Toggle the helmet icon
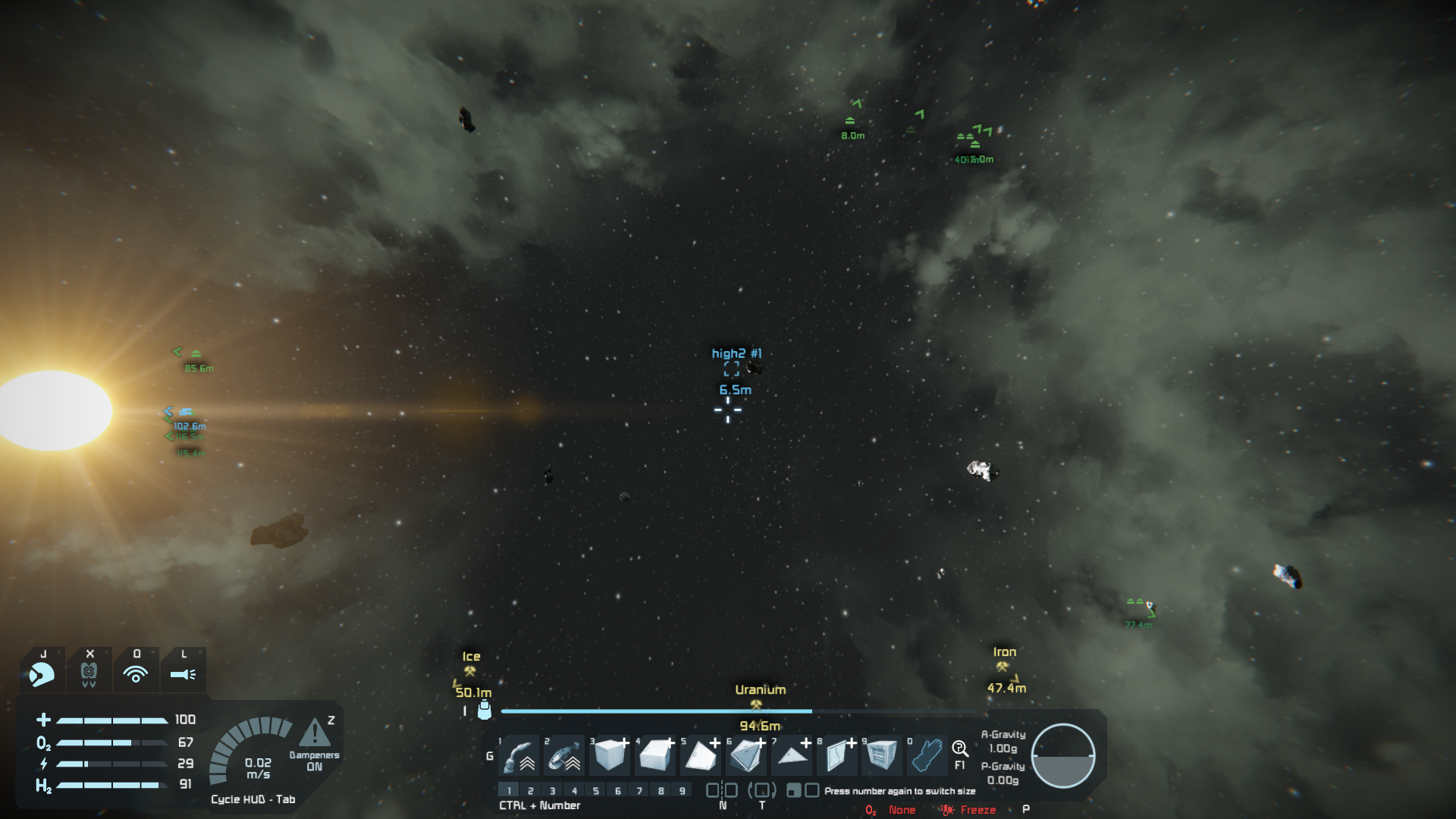The width and height of the screenshot is (1456, 819). pyautogui.click(x=42, y=673)
